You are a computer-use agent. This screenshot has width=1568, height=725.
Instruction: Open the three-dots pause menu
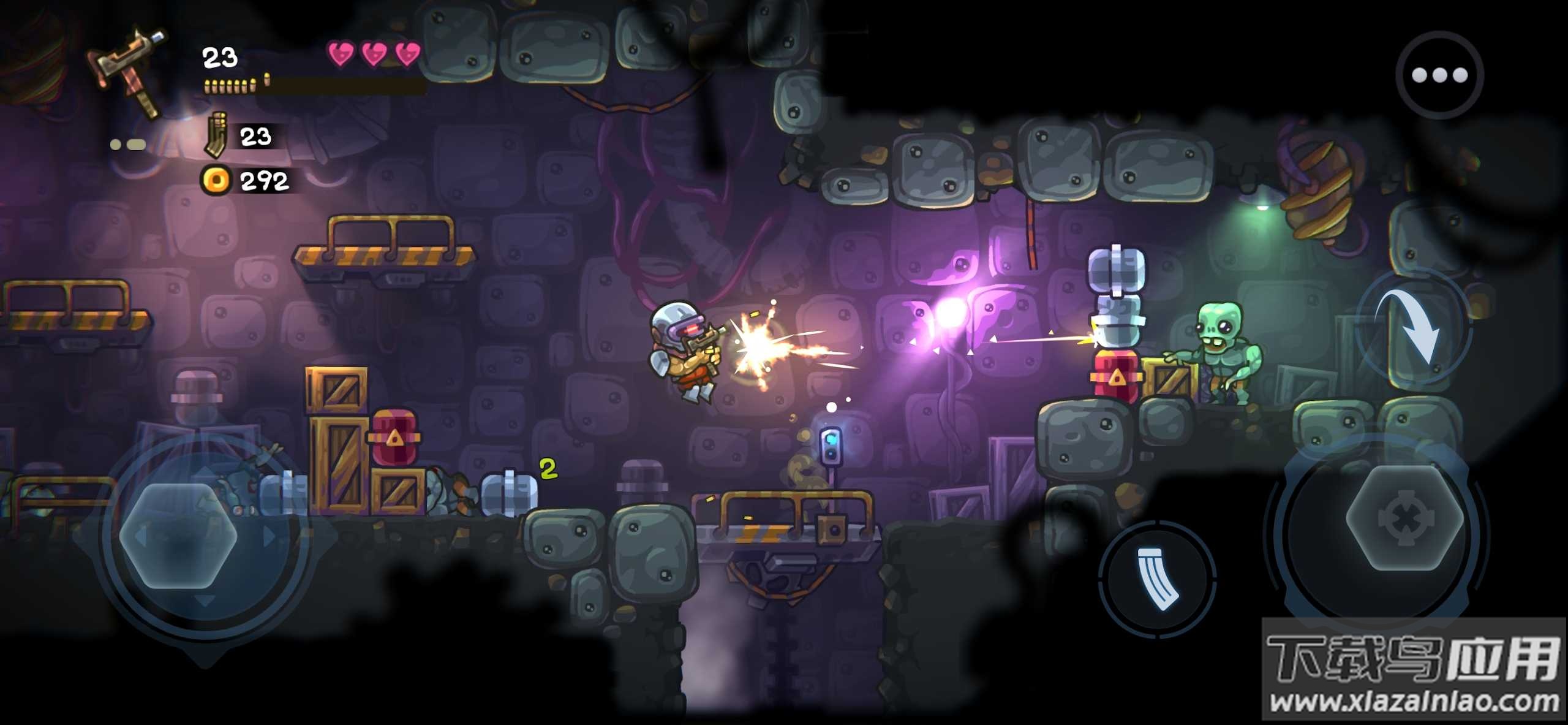[x=1439, y=75]
